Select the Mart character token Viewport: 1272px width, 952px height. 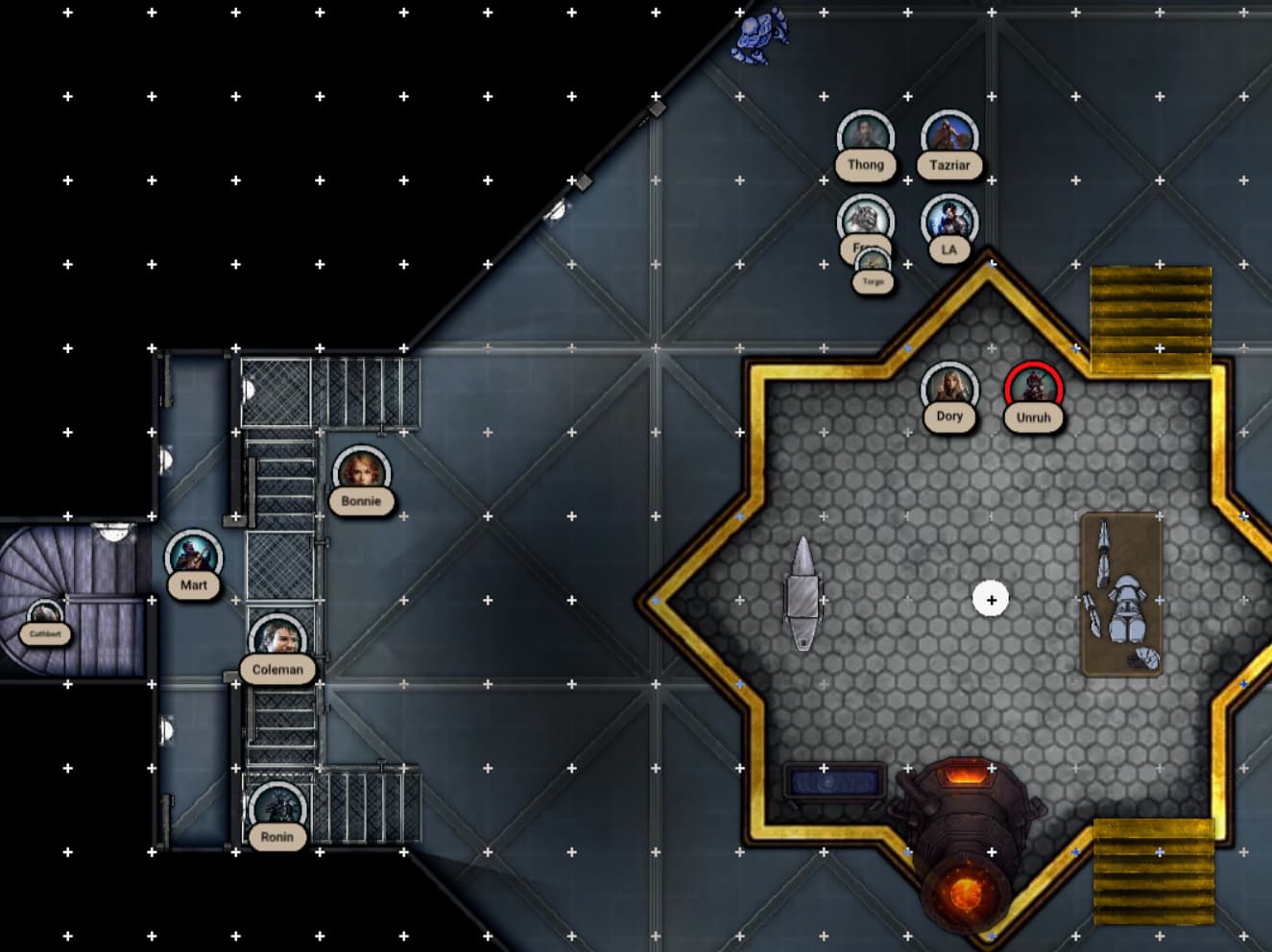(x=193, y=559)
